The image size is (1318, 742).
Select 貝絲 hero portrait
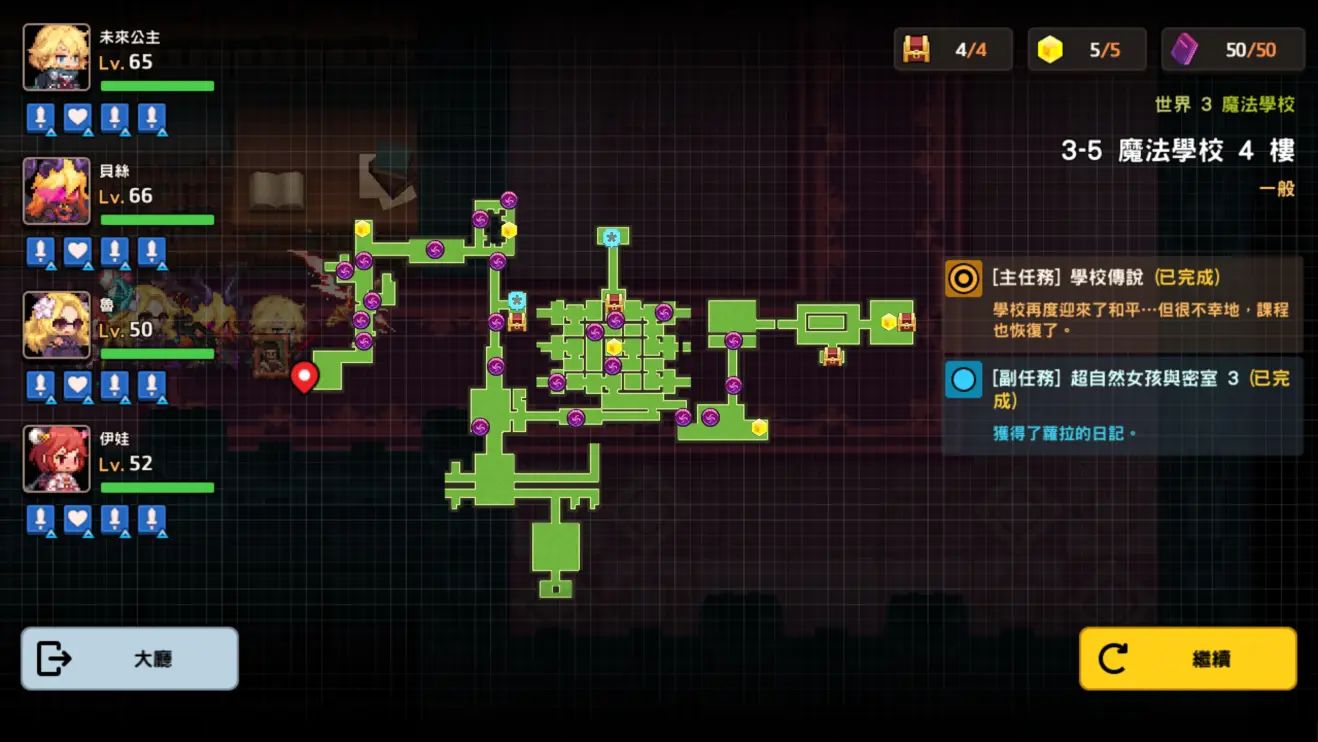[57, 191]
